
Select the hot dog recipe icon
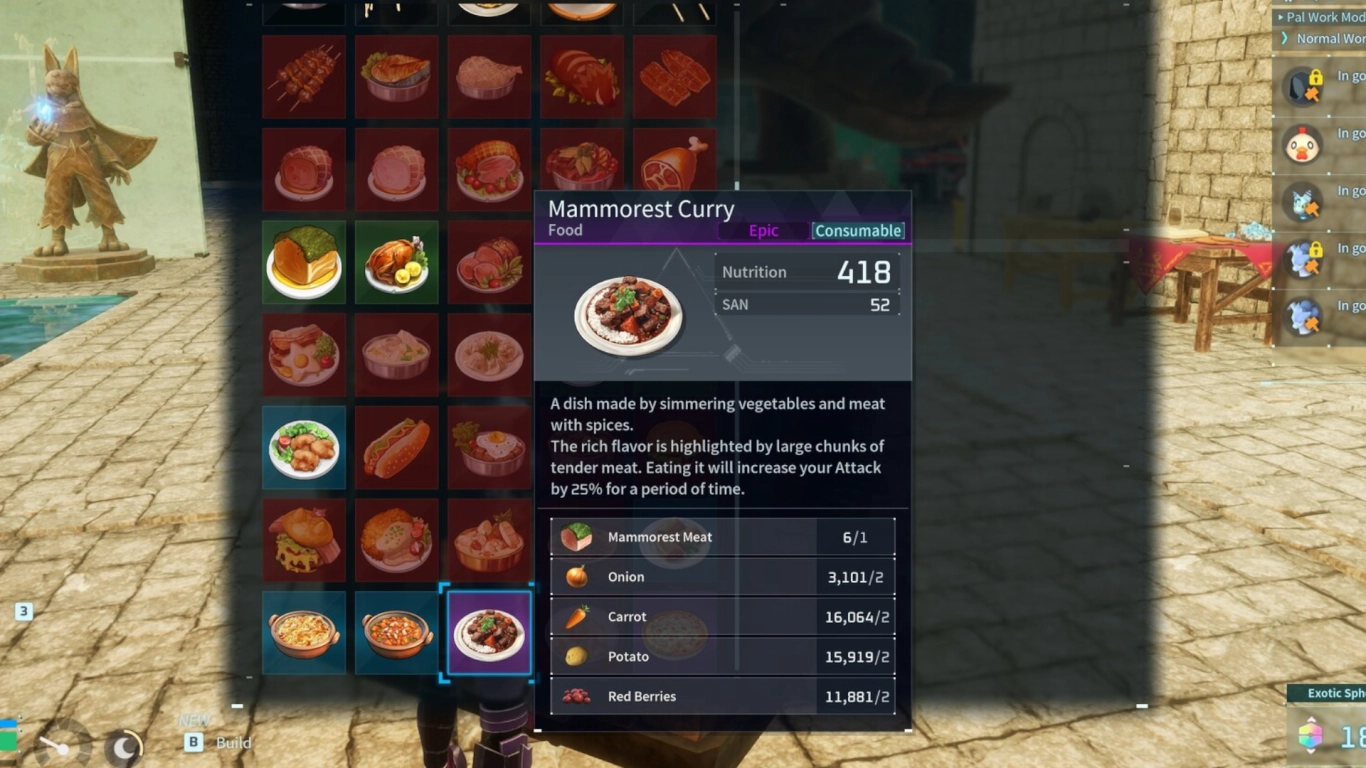point(396,446)
